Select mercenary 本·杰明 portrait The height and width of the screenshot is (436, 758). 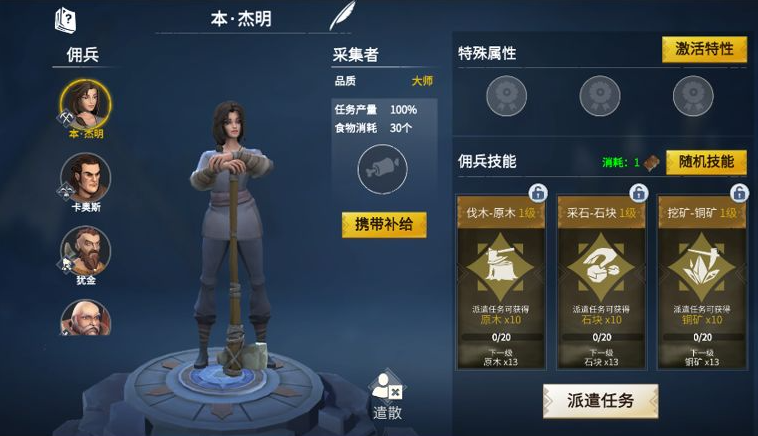[x=85, y=104]
